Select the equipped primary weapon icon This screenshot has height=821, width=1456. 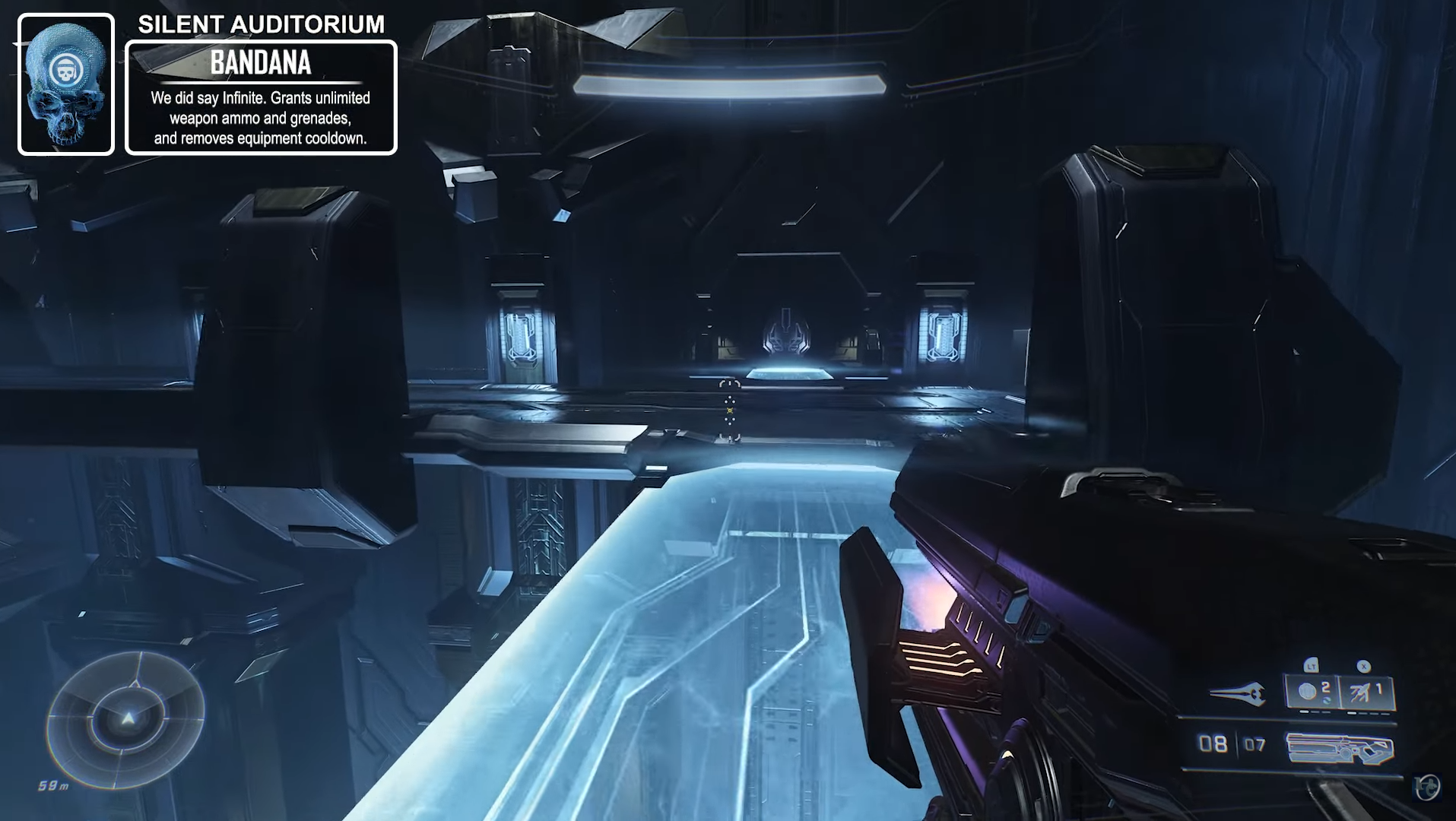[x=1340, y=748]
